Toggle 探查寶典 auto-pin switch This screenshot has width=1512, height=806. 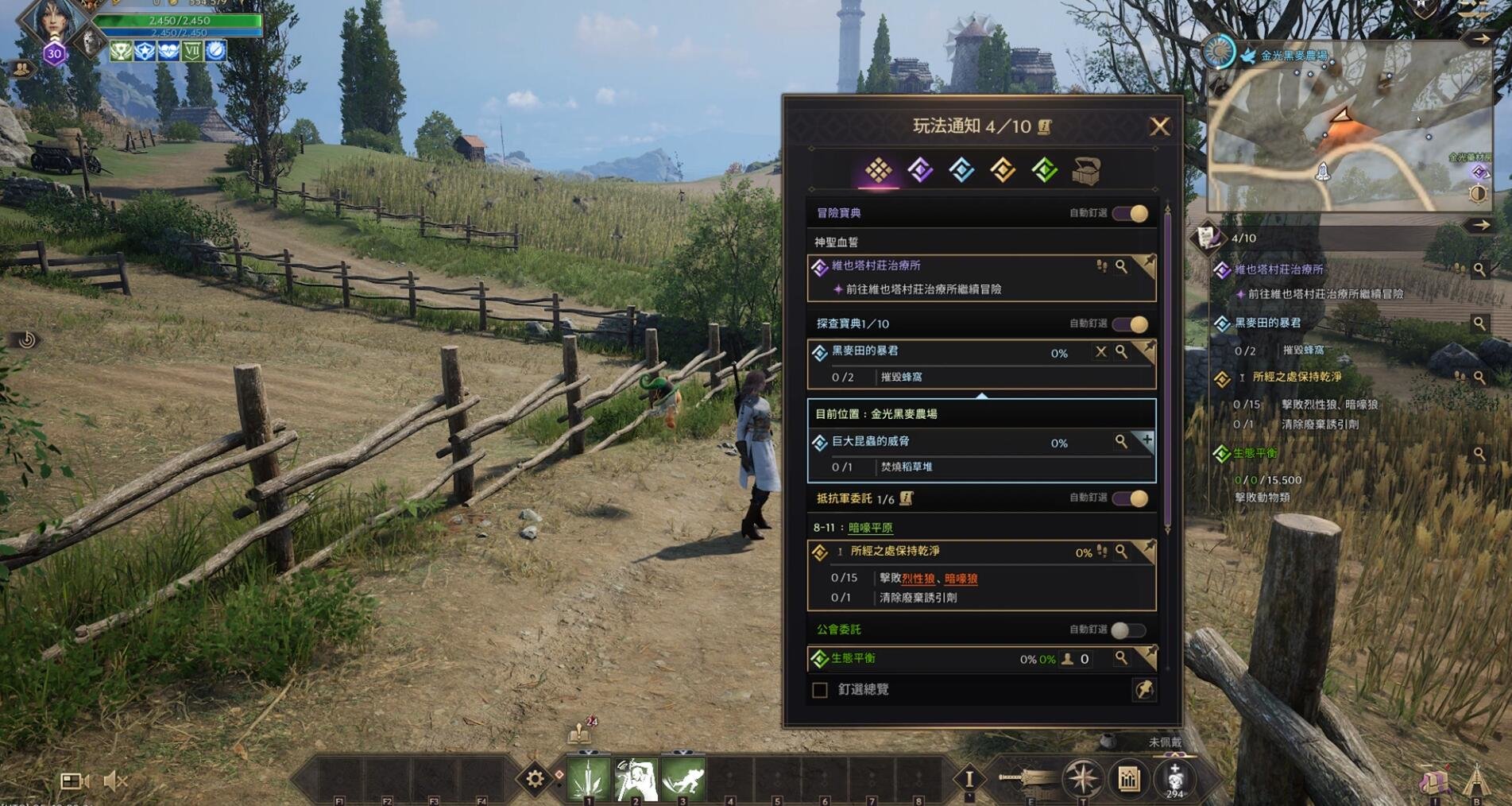pyautogui.click(x=1131, y=324)
